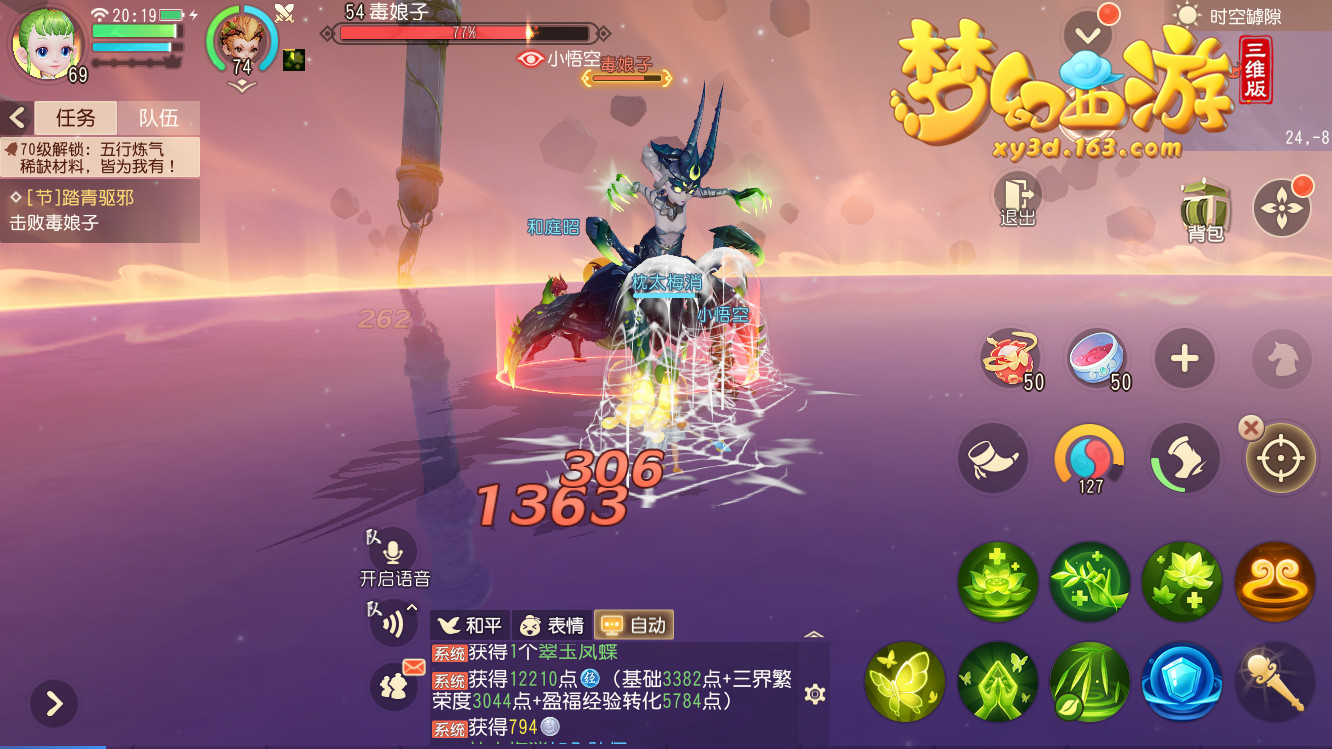Switch to the 队伍 team tab

pyautogui.click(x=158, y=118)
